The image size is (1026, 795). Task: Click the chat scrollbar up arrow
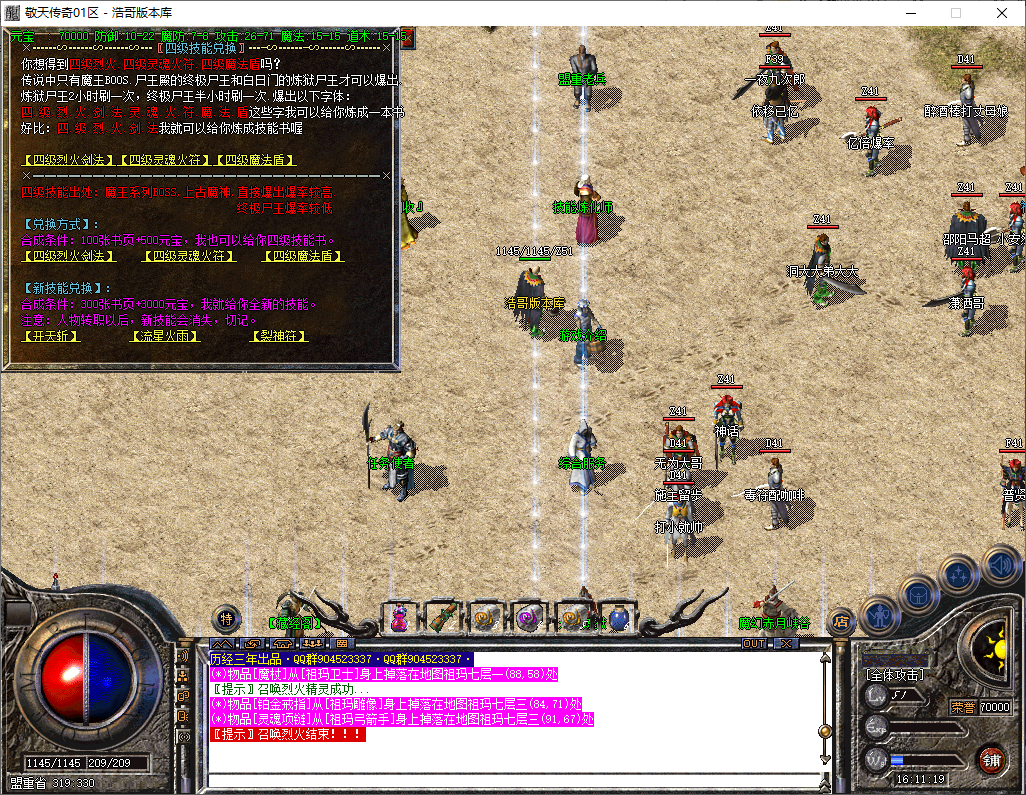point(825,657)
